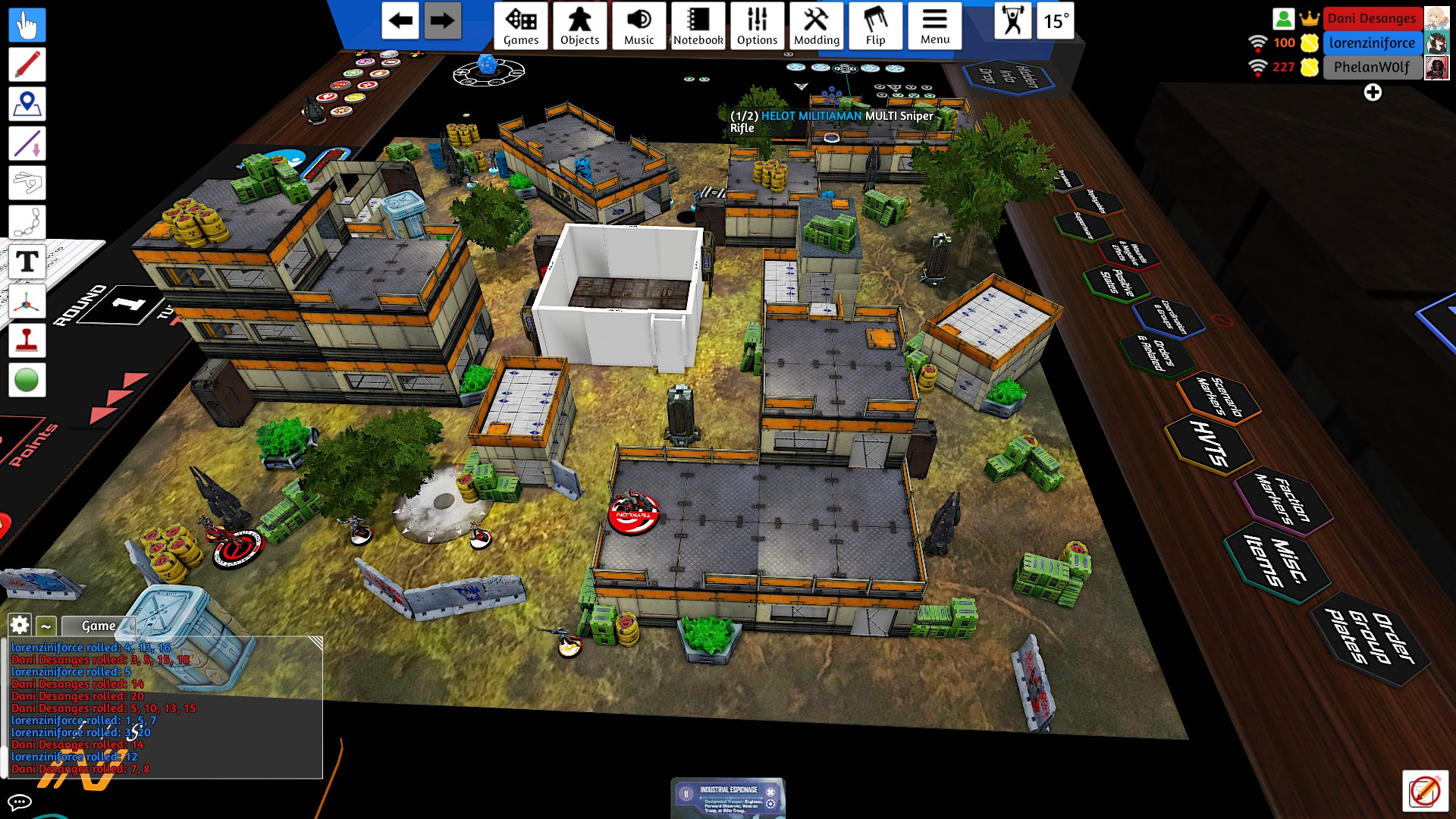This screenshot has width=1456, height=819.
Task: Flip the table
Action: point(875,27)
